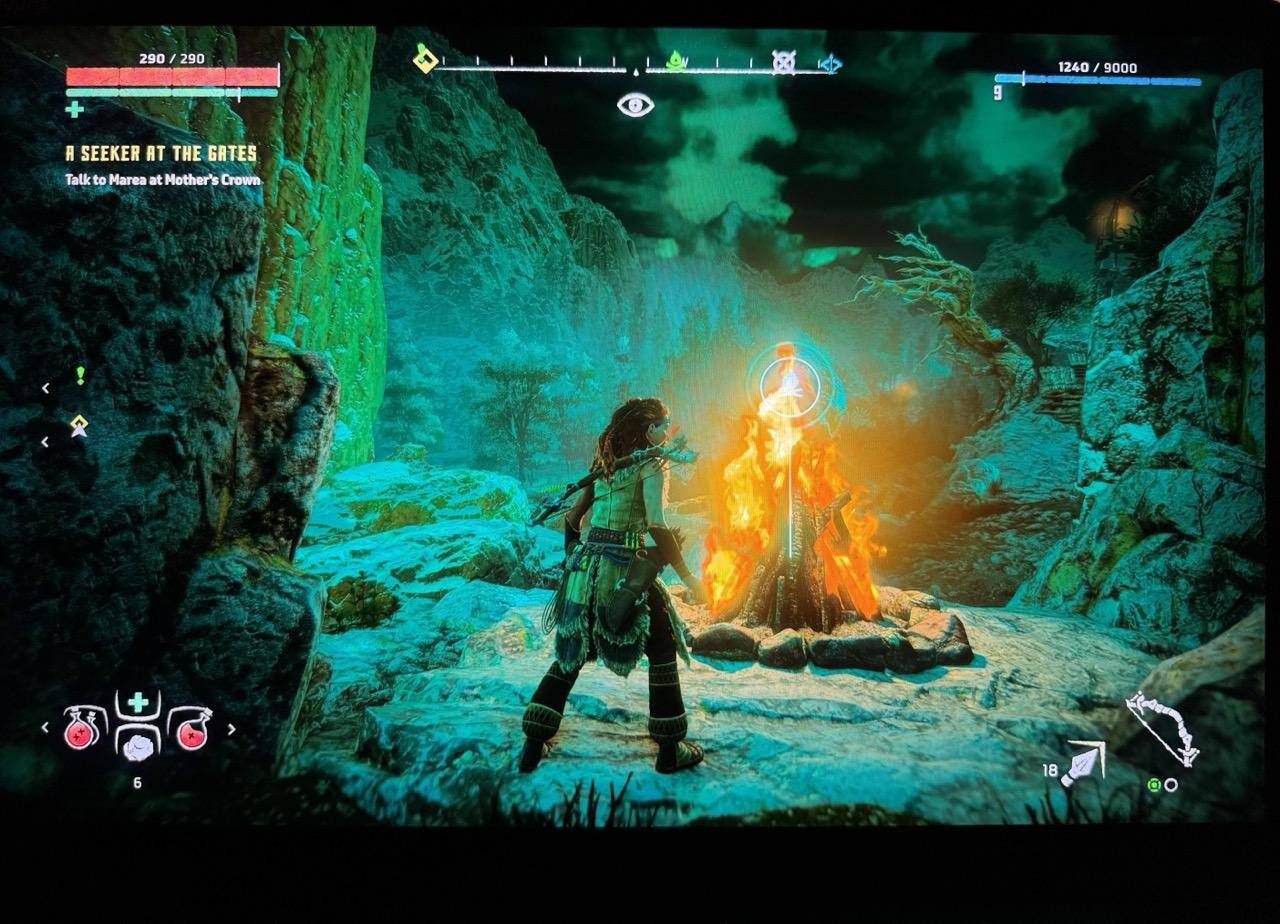Click the yellow quest diamond notification icon

coord(79,426)
